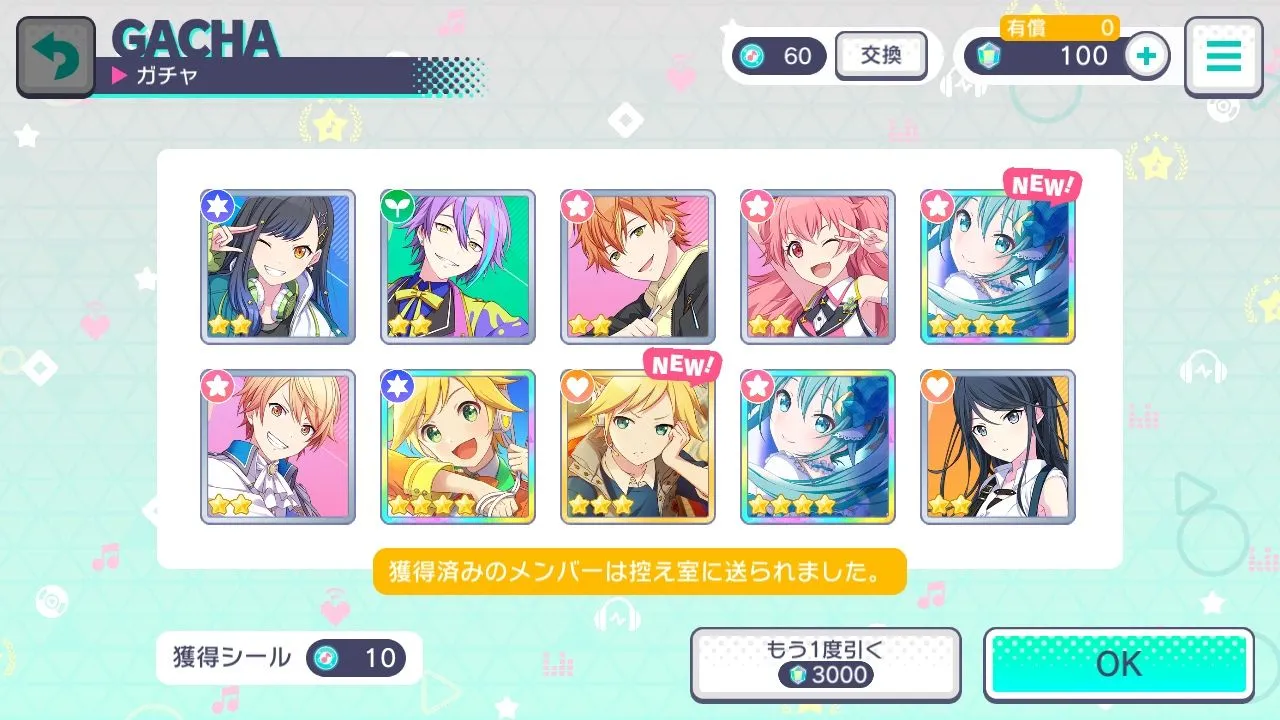Image resolution: width=1280 pixels, height=720 pixels.
Task: Confirm results with the OK button
Action: coord(1118,664)
